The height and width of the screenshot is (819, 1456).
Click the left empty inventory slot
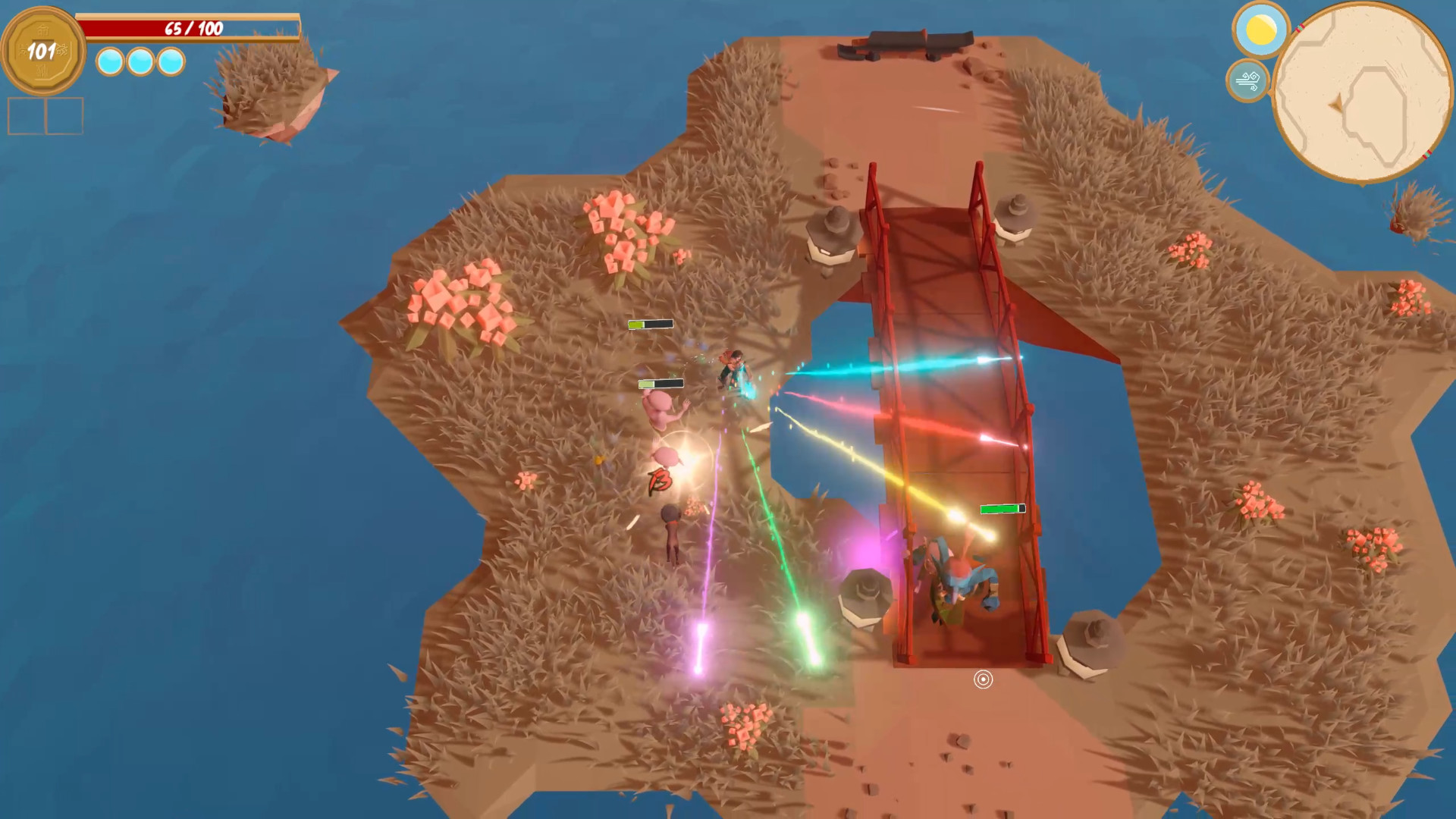click(27, 115)
